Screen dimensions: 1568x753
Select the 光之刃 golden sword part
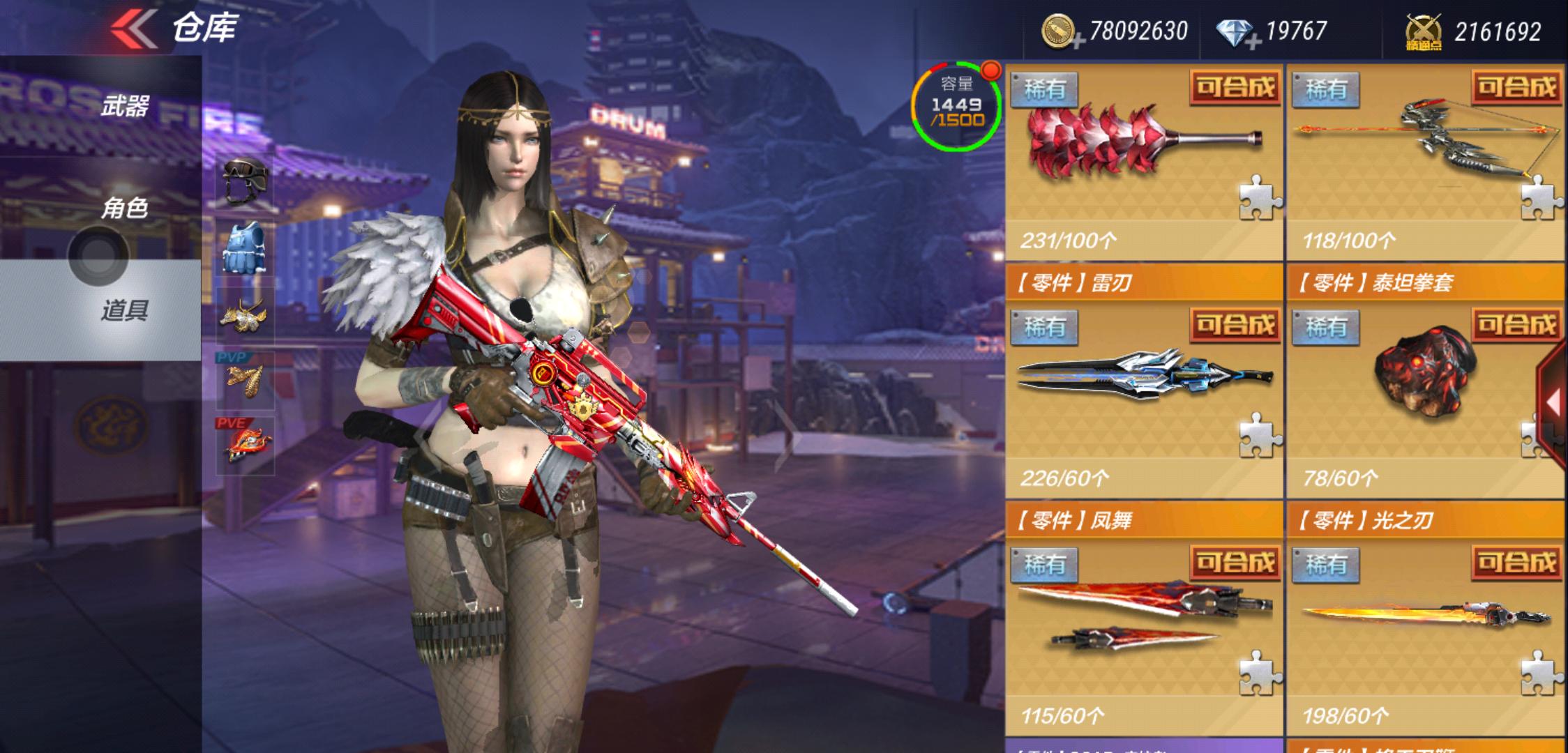click(1424, 627)
